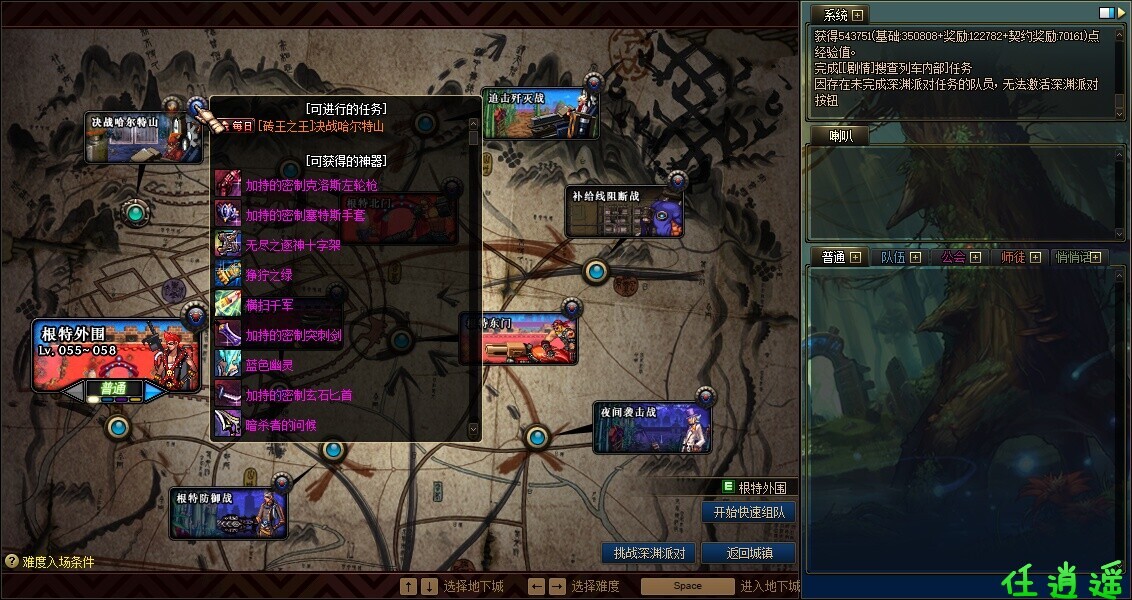Pick the 夜间袭击战 dungeon tile
1132x600 pixels.
pyautogui.click(x=651, y=427)
